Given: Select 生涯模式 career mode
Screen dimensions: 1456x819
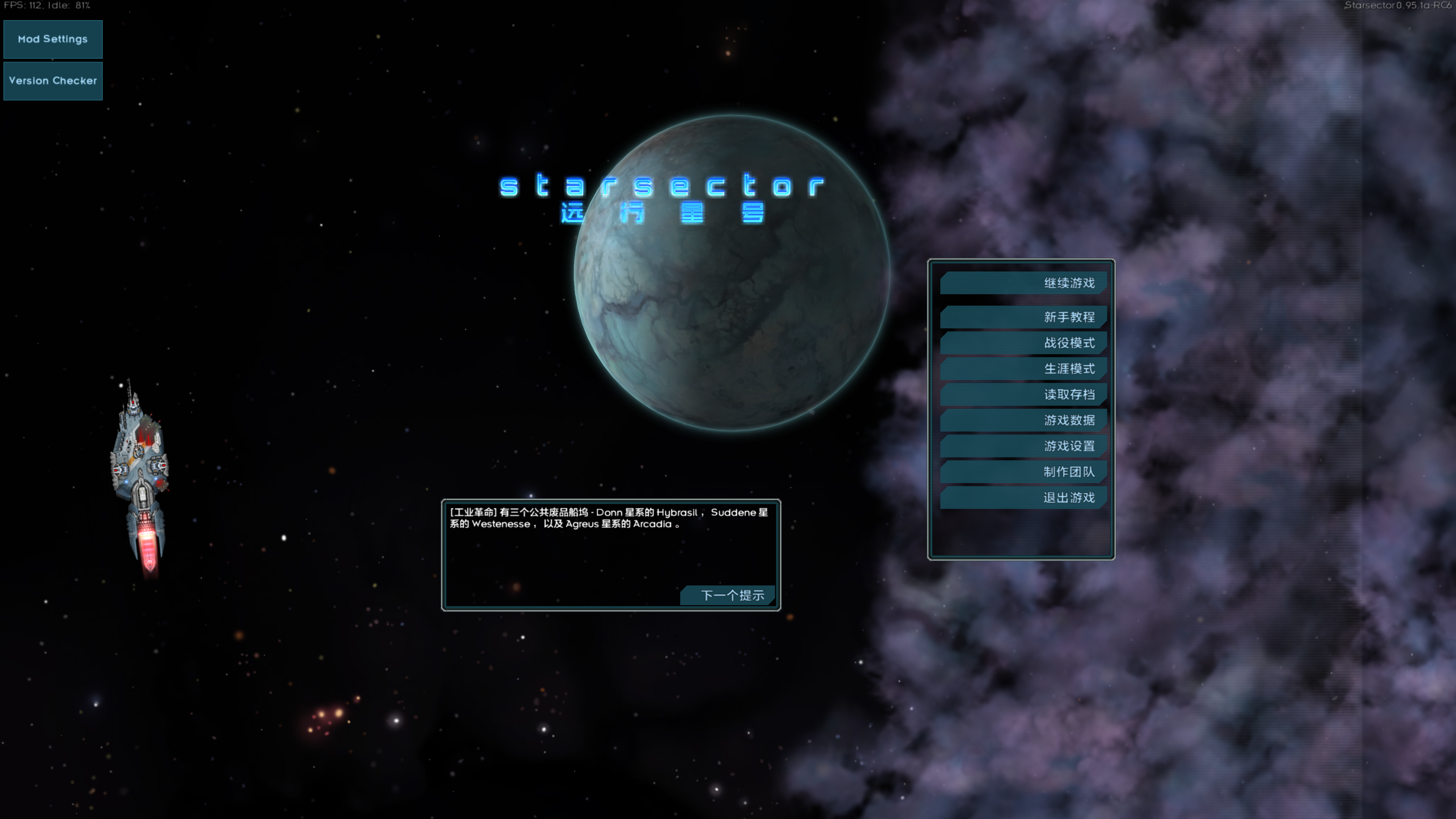Looking at the screenshot, I should tap(1069, 369).
